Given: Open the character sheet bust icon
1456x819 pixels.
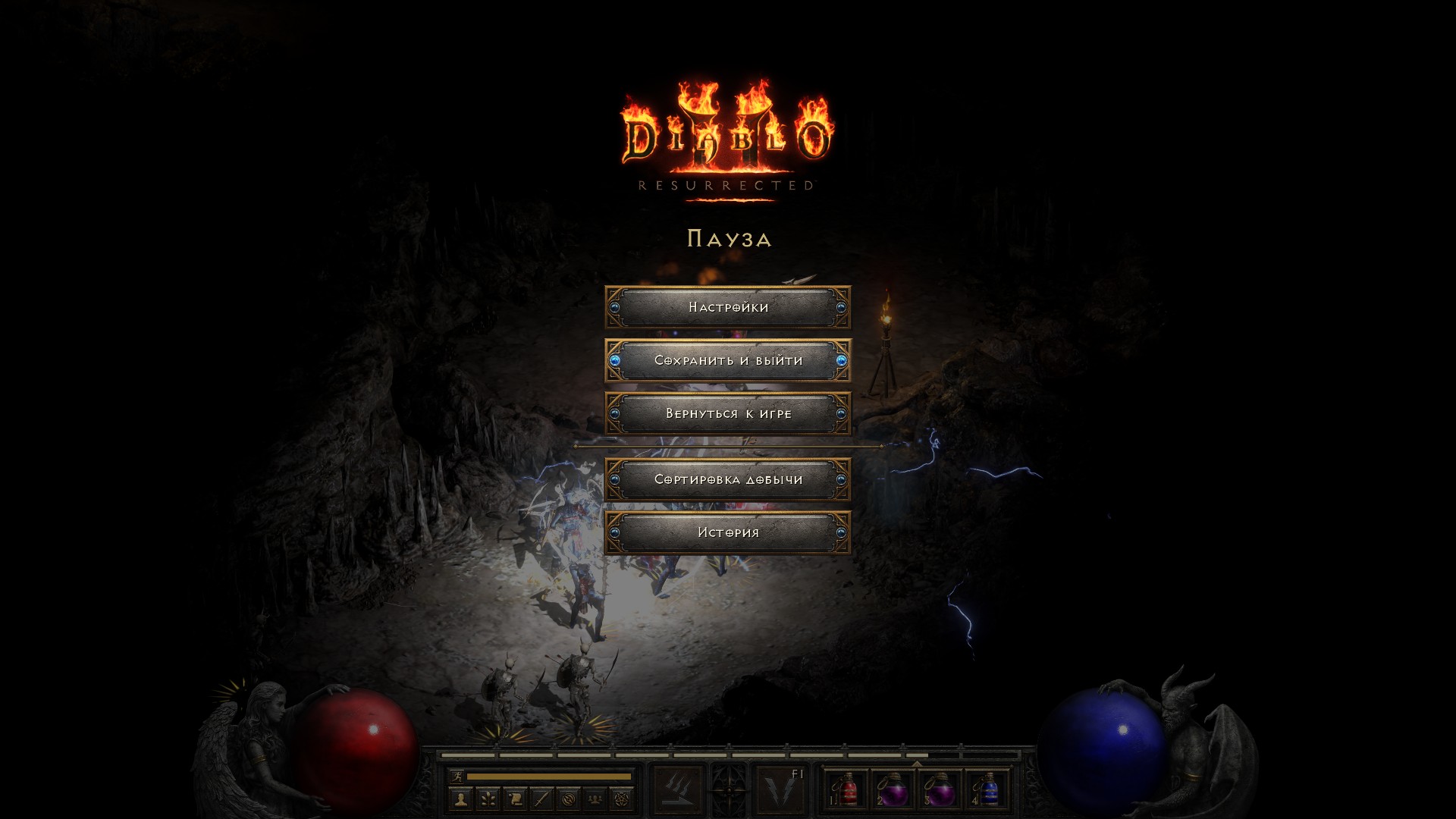Looking at the screenshot, I should (x=461, y=799).
